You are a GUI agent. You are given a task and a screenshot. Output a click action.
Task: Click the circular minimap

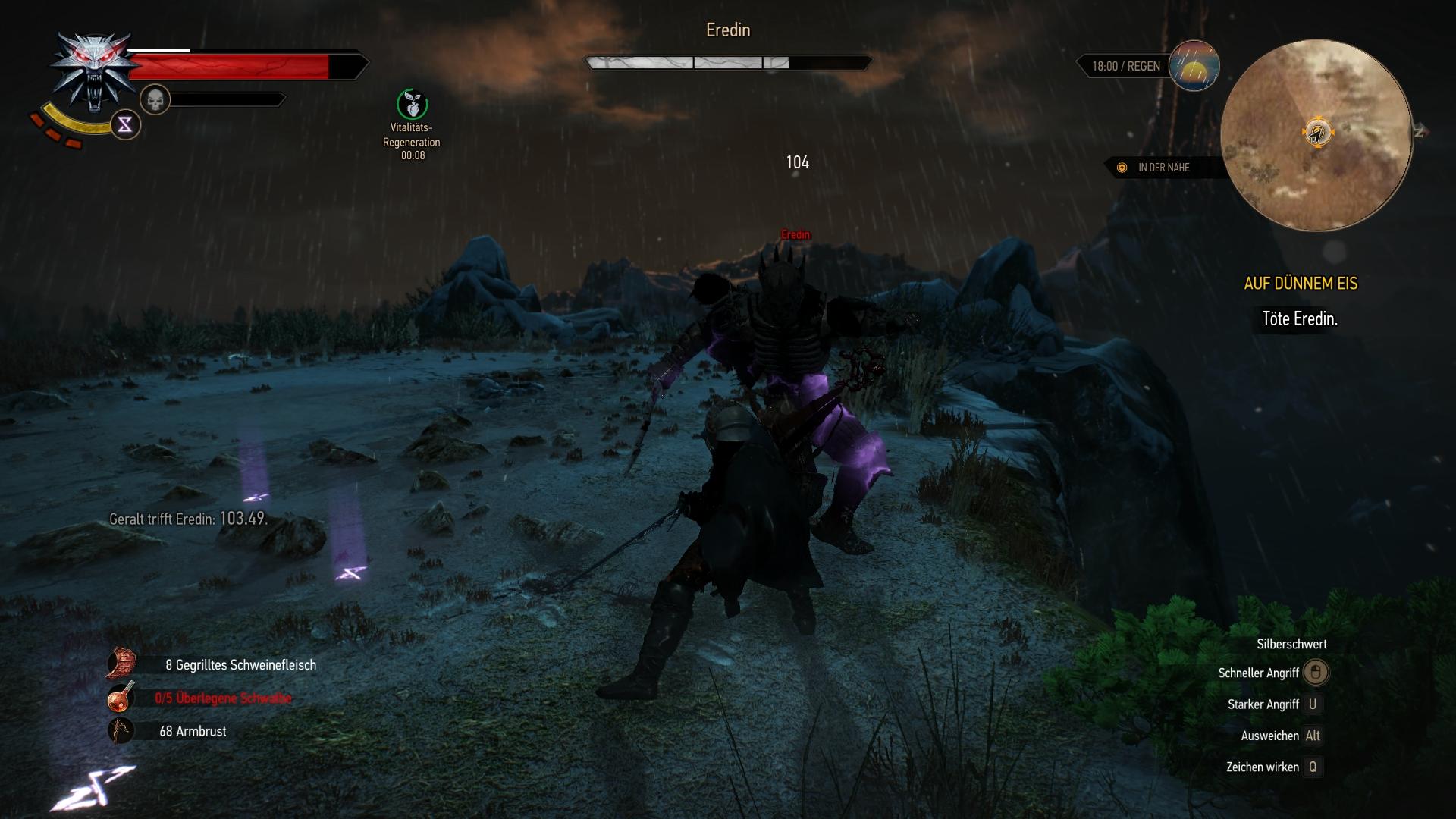pos(1316,136)
